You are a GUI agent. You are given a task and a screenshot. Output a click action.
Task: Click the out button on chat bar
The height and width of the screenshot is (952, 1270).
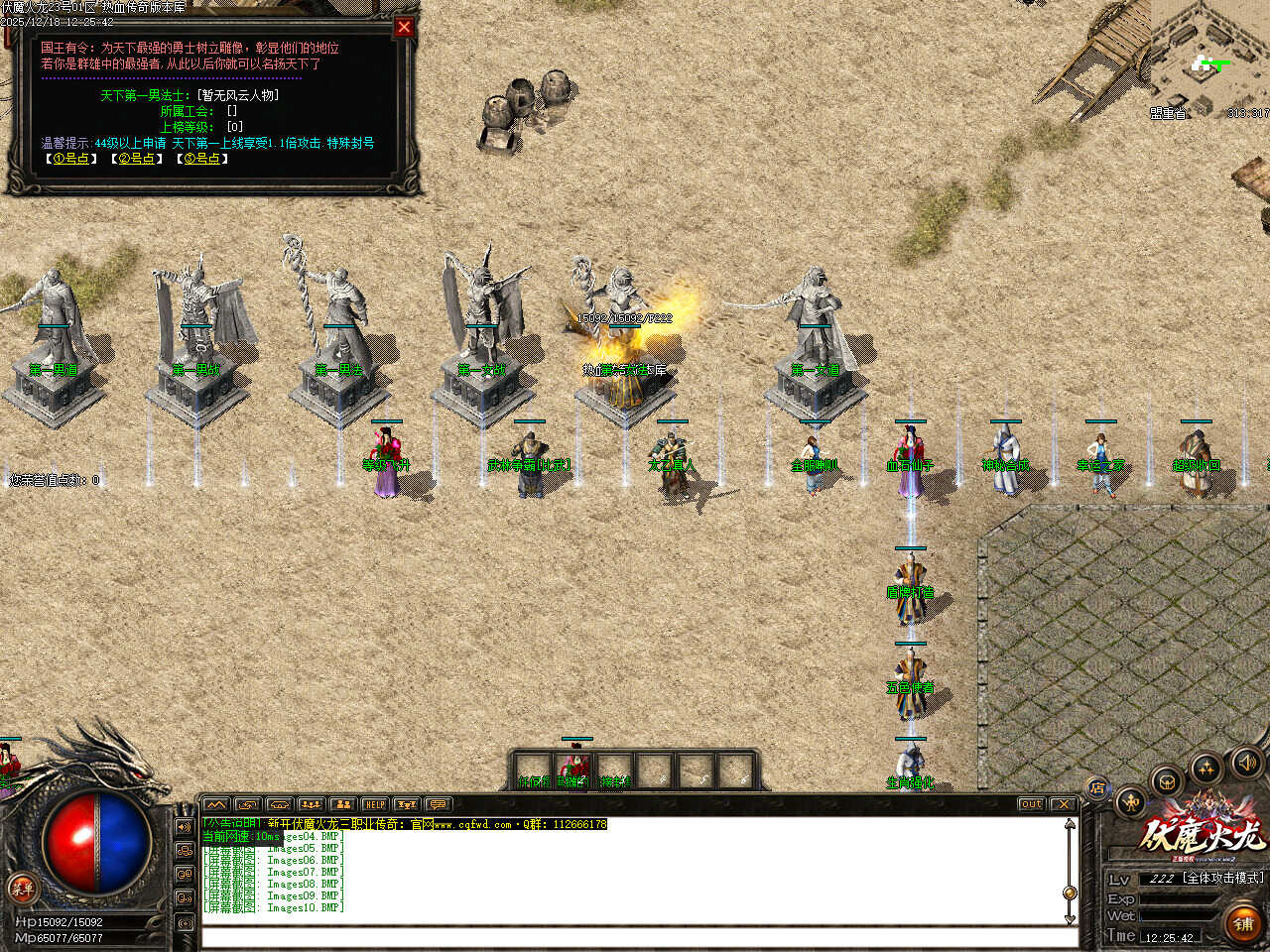pos(1031,804)
